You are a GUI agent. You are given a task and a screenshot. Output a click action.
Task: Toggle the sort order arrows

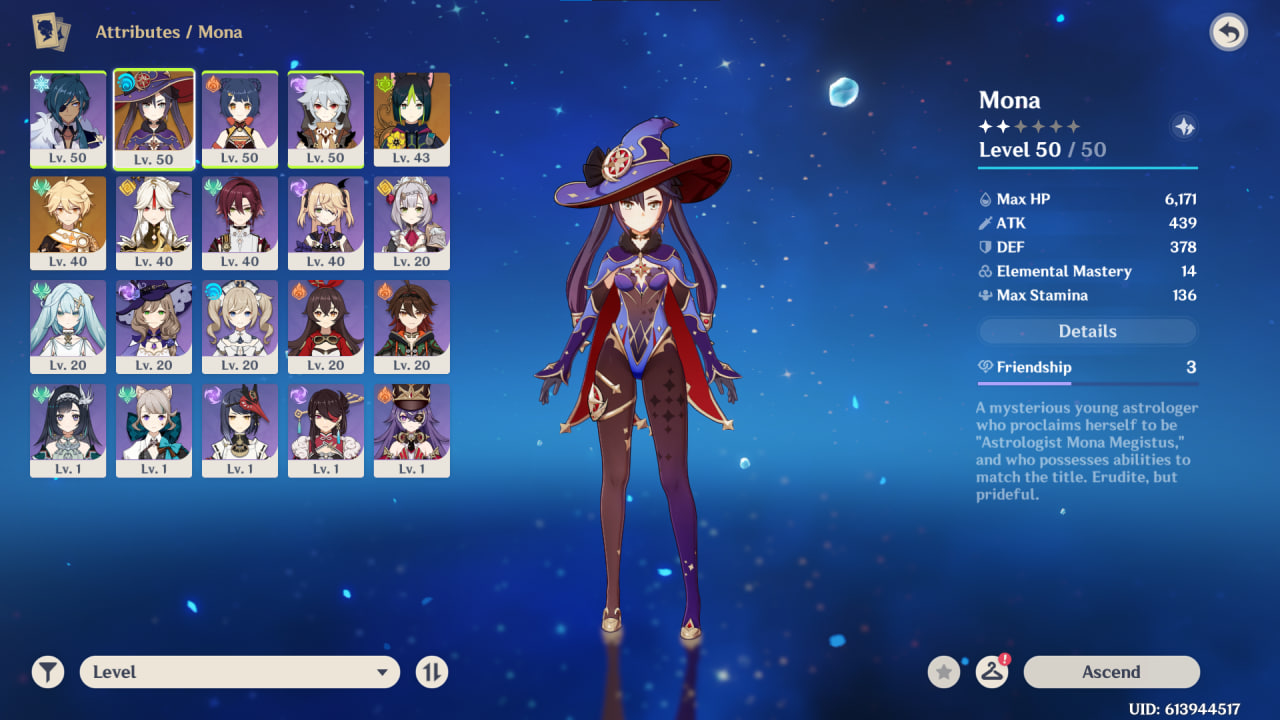click(432, 672)
